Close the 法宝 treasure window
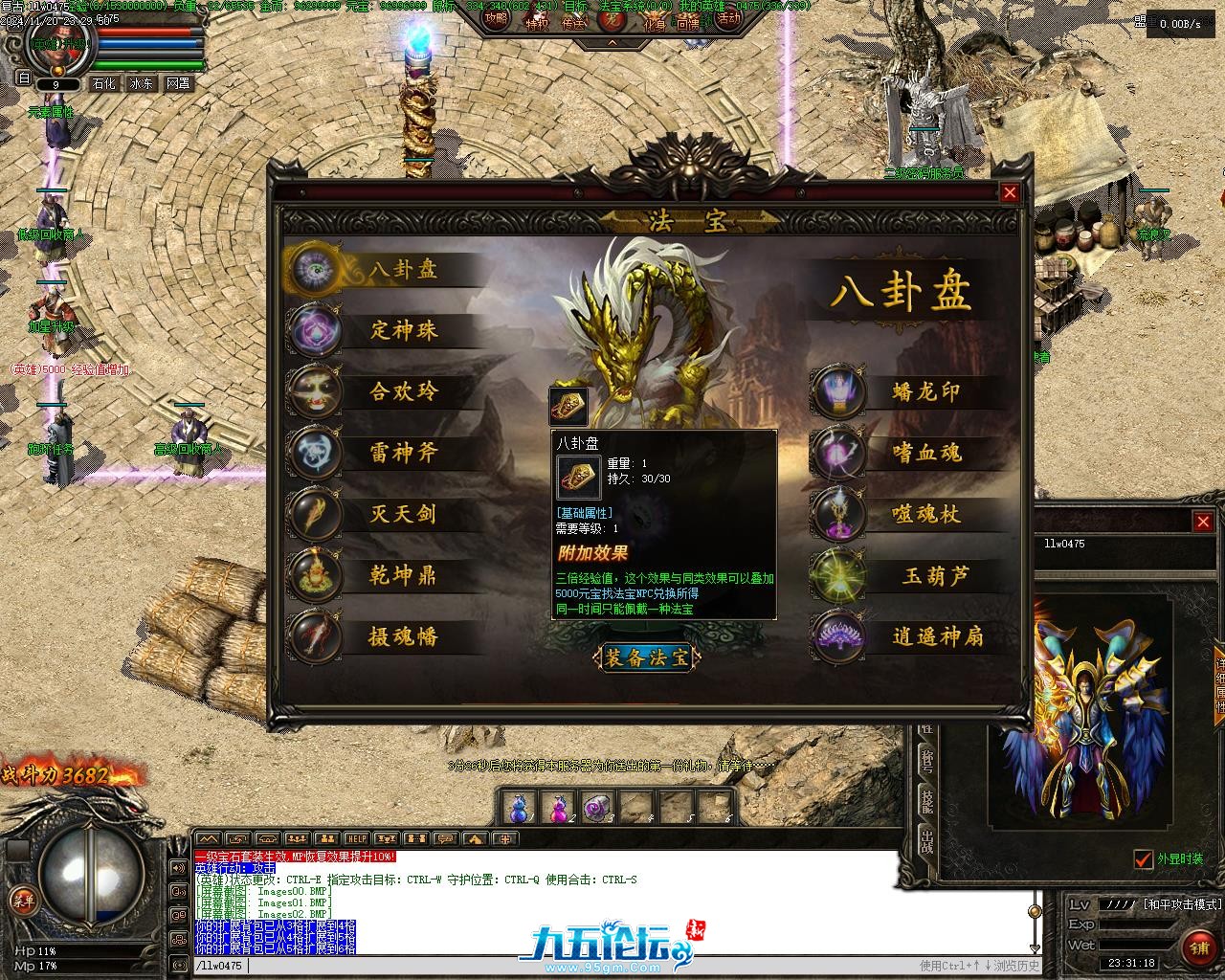This screenshot has height=980, width=1225. (1009, 193)
